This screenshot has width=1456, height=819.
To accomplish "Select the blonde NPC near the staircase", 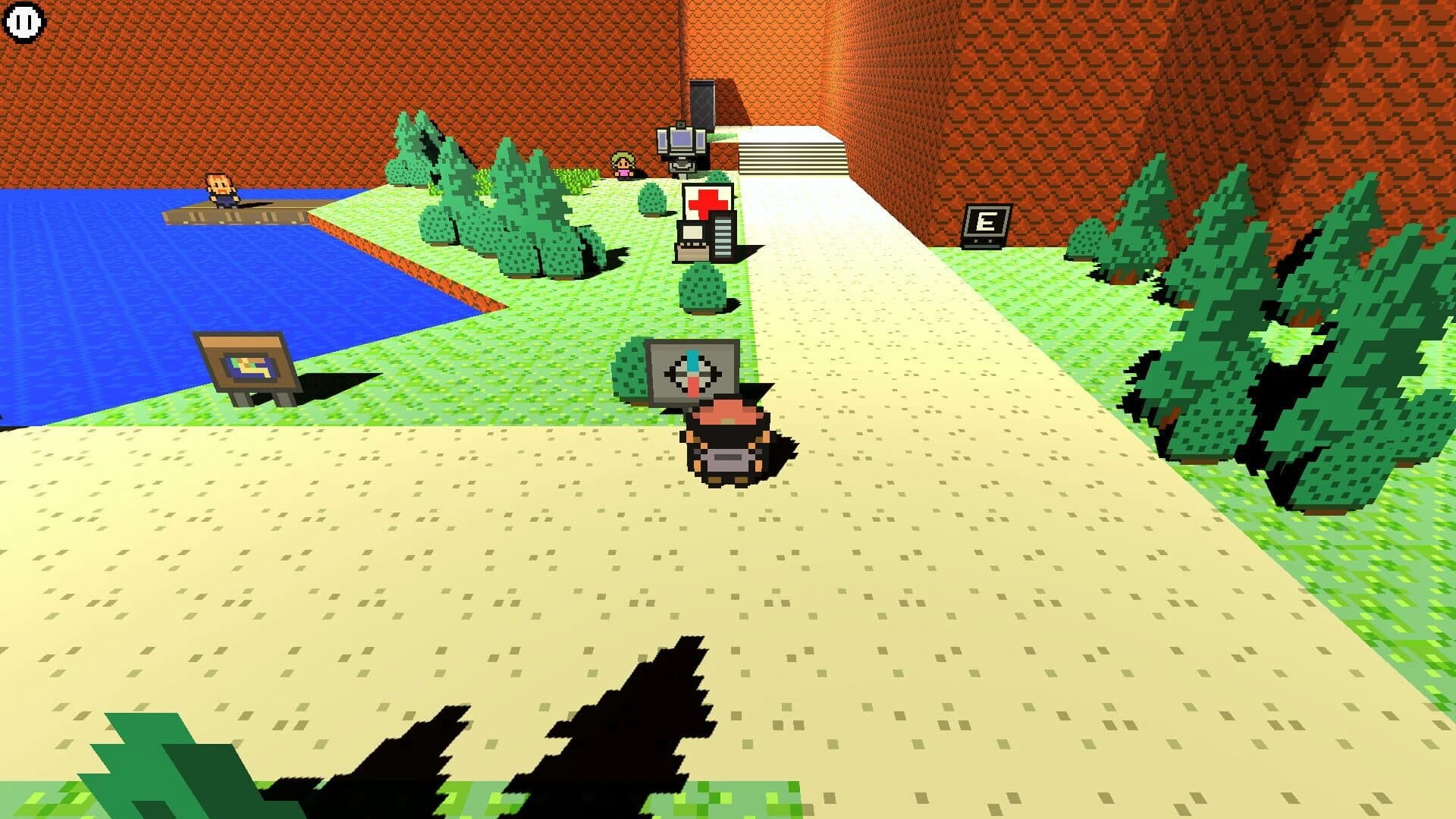I will click(623, 165).
